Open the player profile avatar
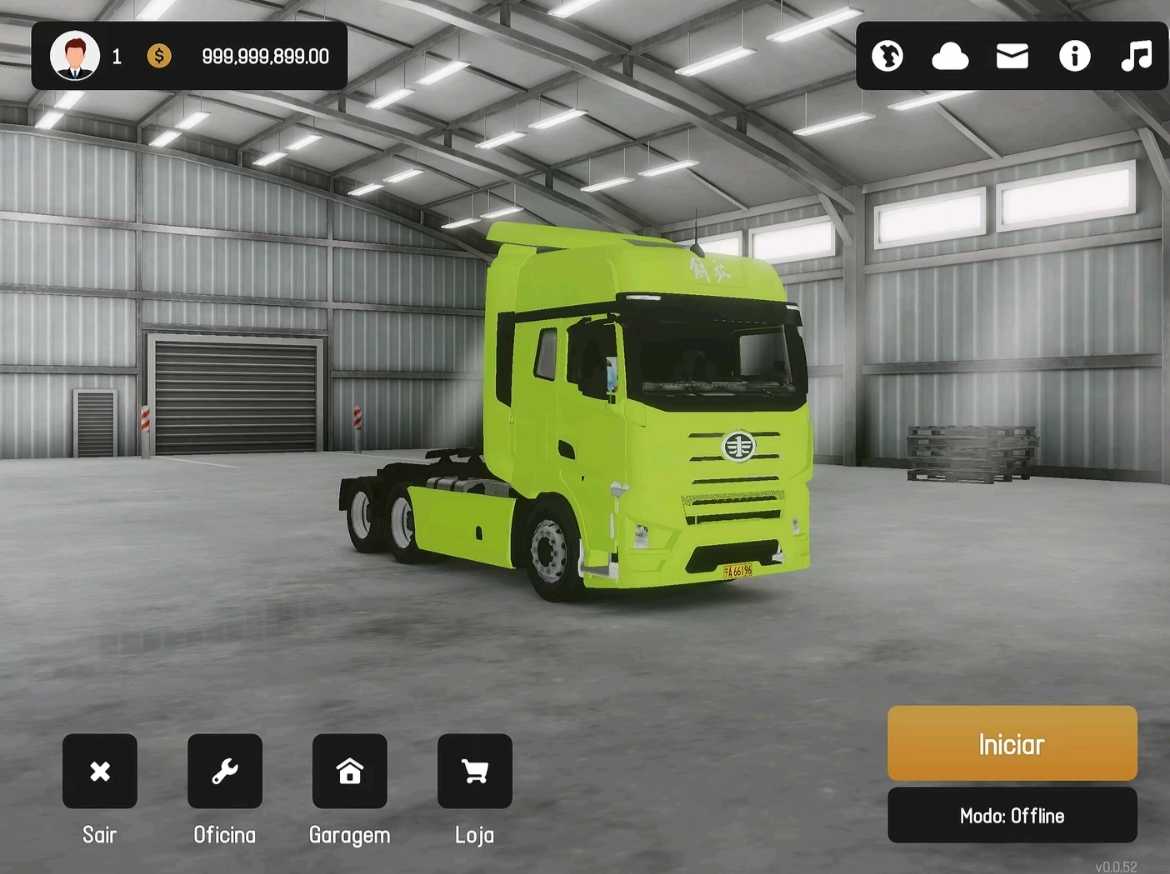The height and width of the screenshot is (874, 1170). coord(75,56)
